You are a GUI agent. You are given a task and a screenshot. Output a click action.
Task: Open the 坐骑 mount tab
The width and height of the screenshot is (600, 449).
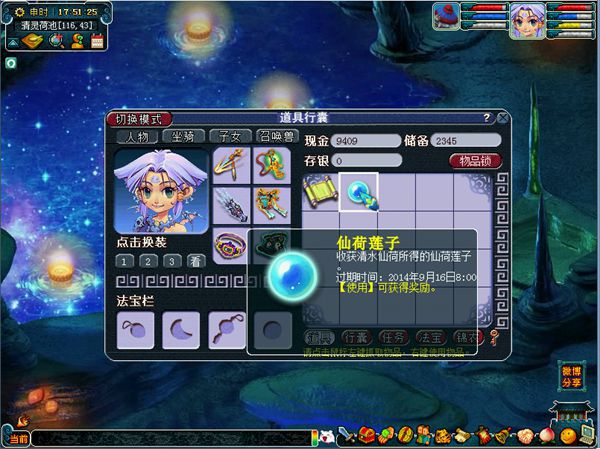coord(182,137)
